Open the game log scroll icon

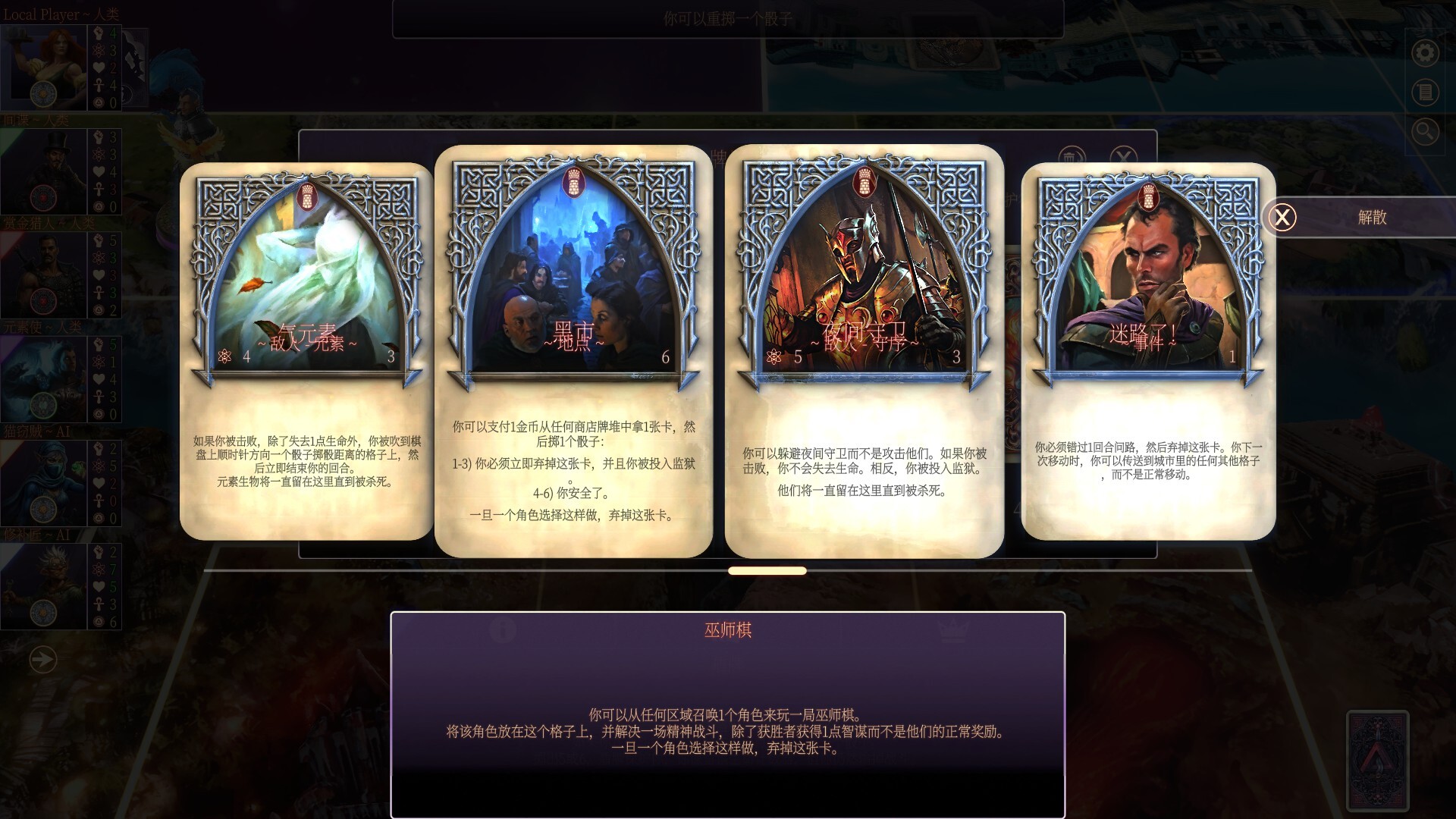(x=1424, y=93)
